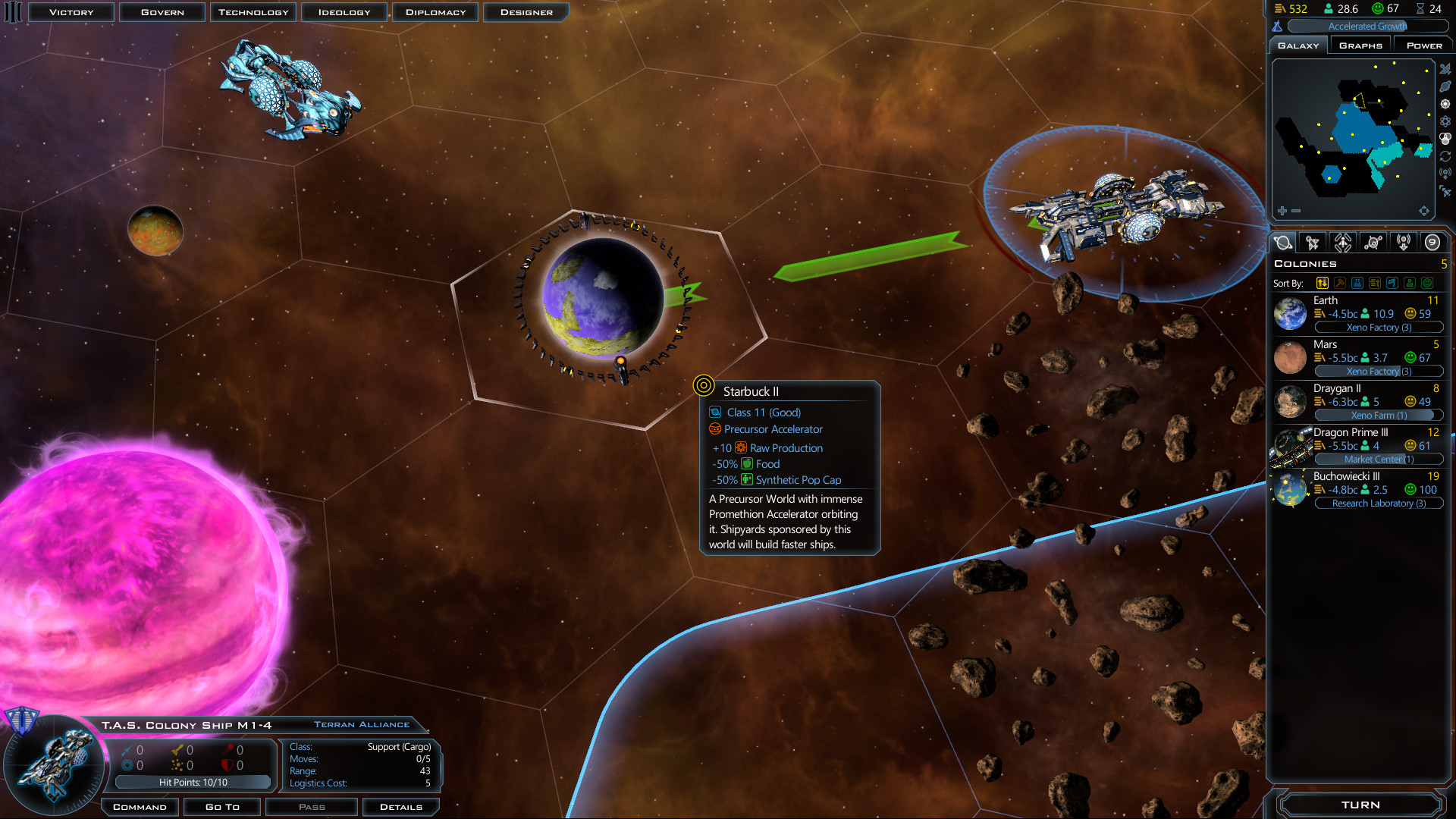Select the planets tab above Colonies panel
Screen dimensions: 1456x819
point(1283,242)
